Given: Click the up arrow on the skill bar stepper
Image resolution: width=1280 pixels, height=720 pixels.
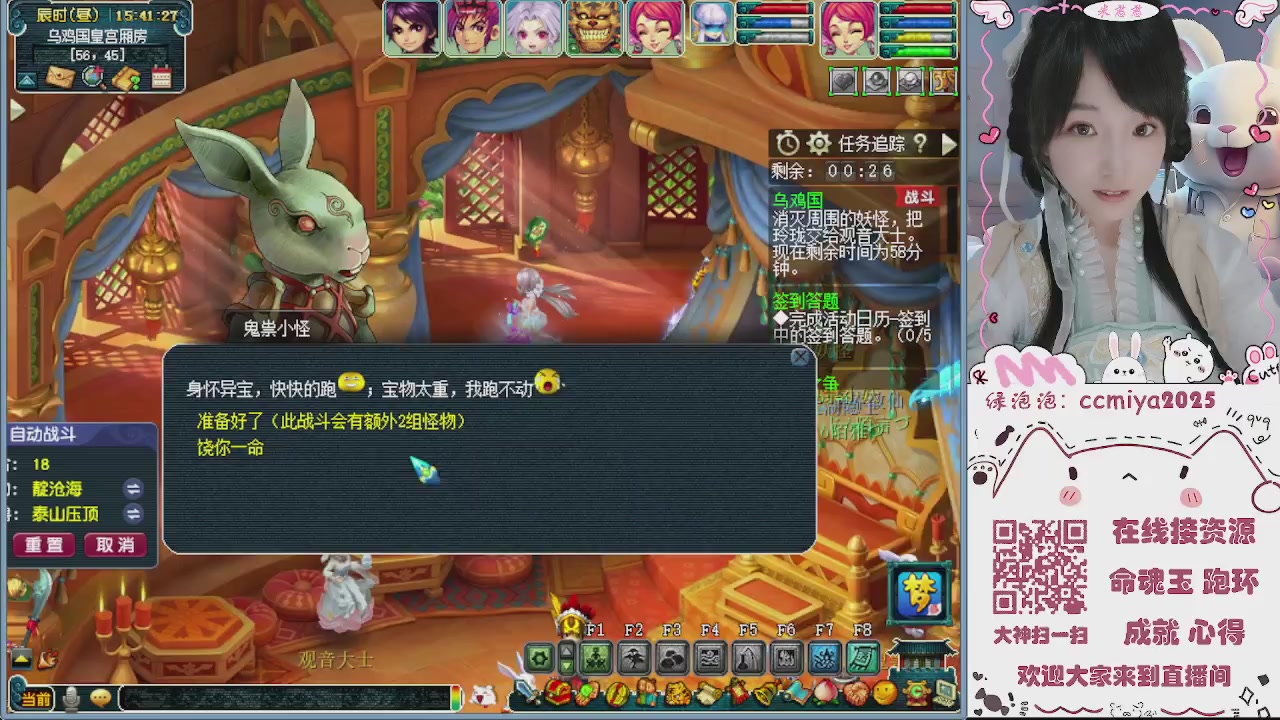Looking at the screenshot, I should pos(566,650).
